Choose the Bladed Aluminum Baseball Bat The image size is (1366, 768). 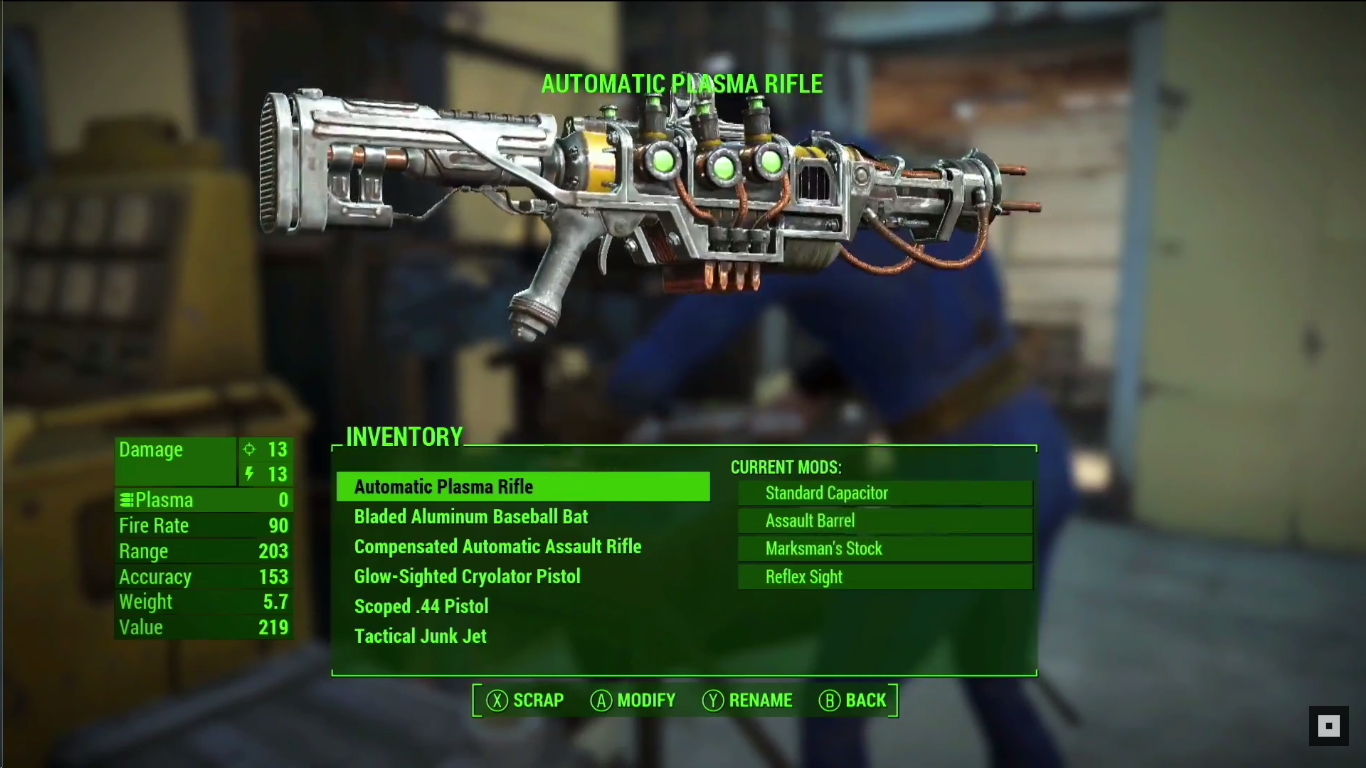(471, 517)
